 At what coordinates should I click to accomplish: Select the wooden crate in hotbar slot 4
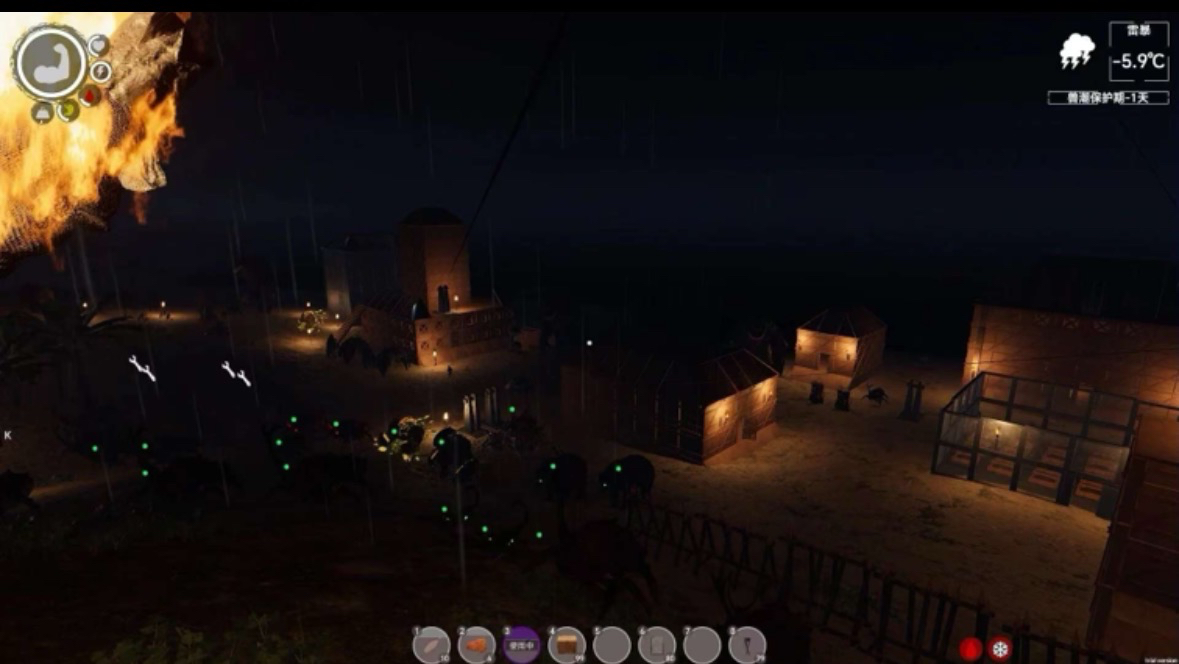[567, 644]
